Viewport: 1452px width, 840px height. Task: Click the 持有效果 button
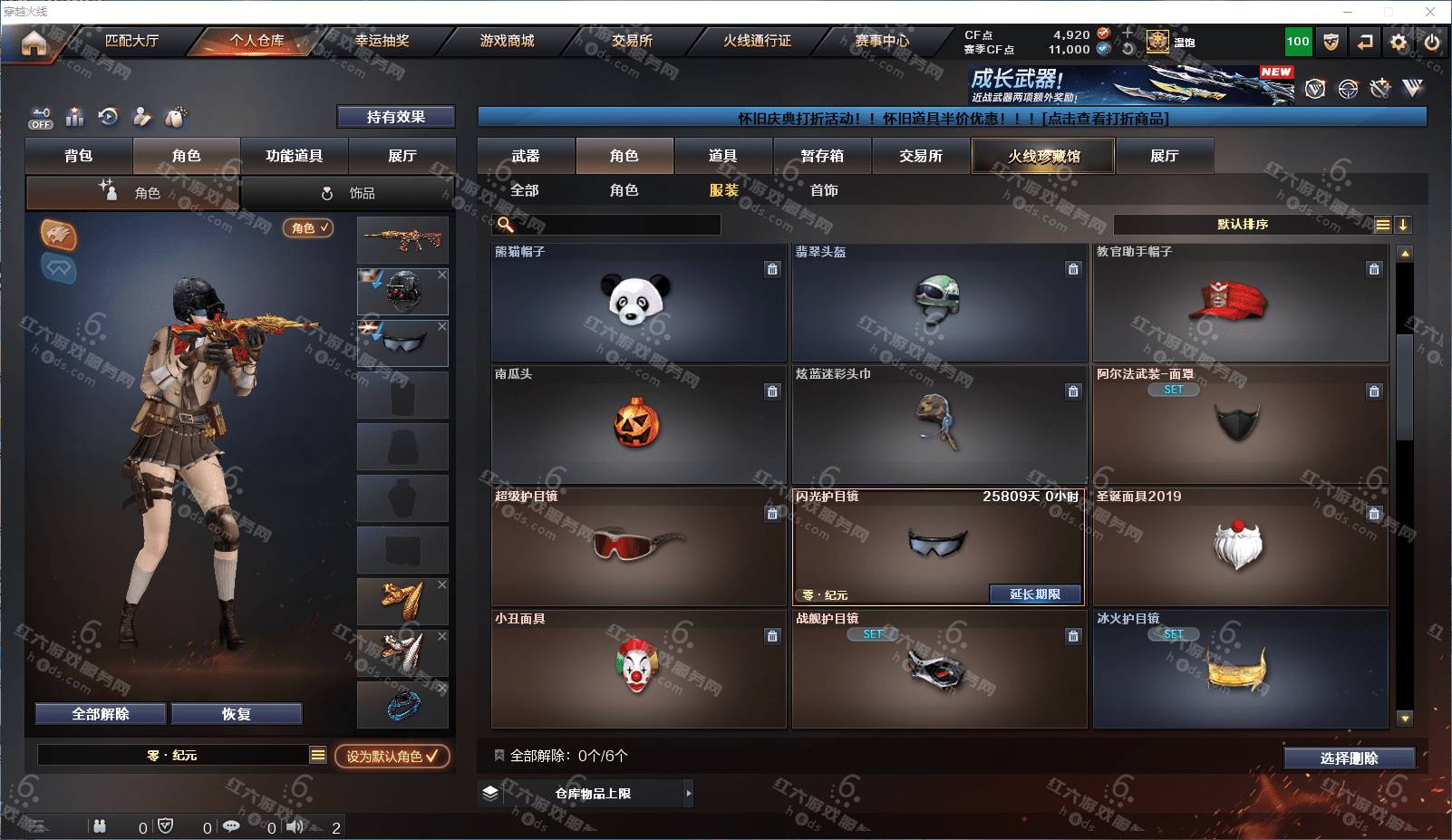pos(395,117)
